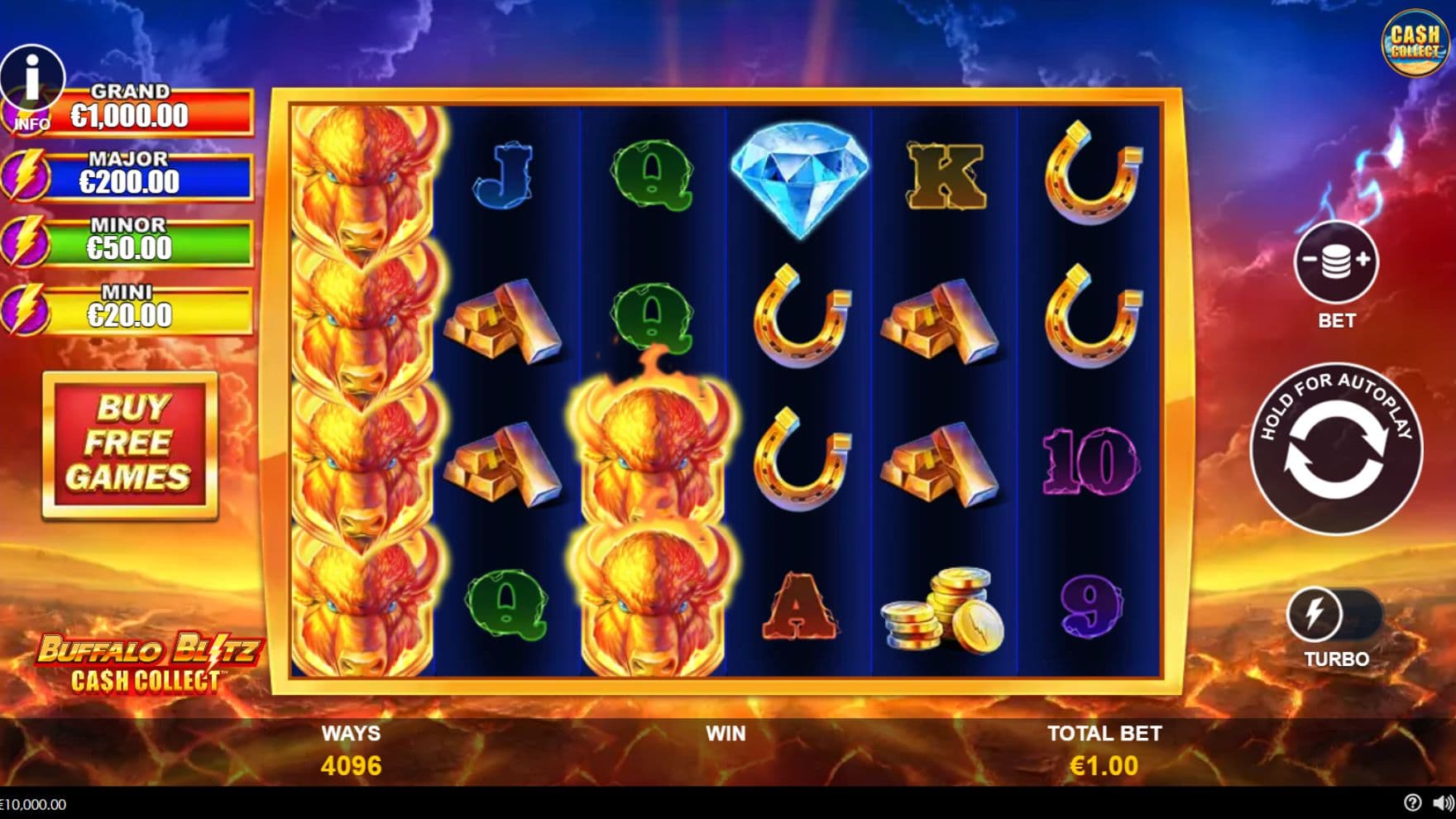The image size is (1456, 819).
Task: Spin the reels with the spin button
Action: (1335, 449)
